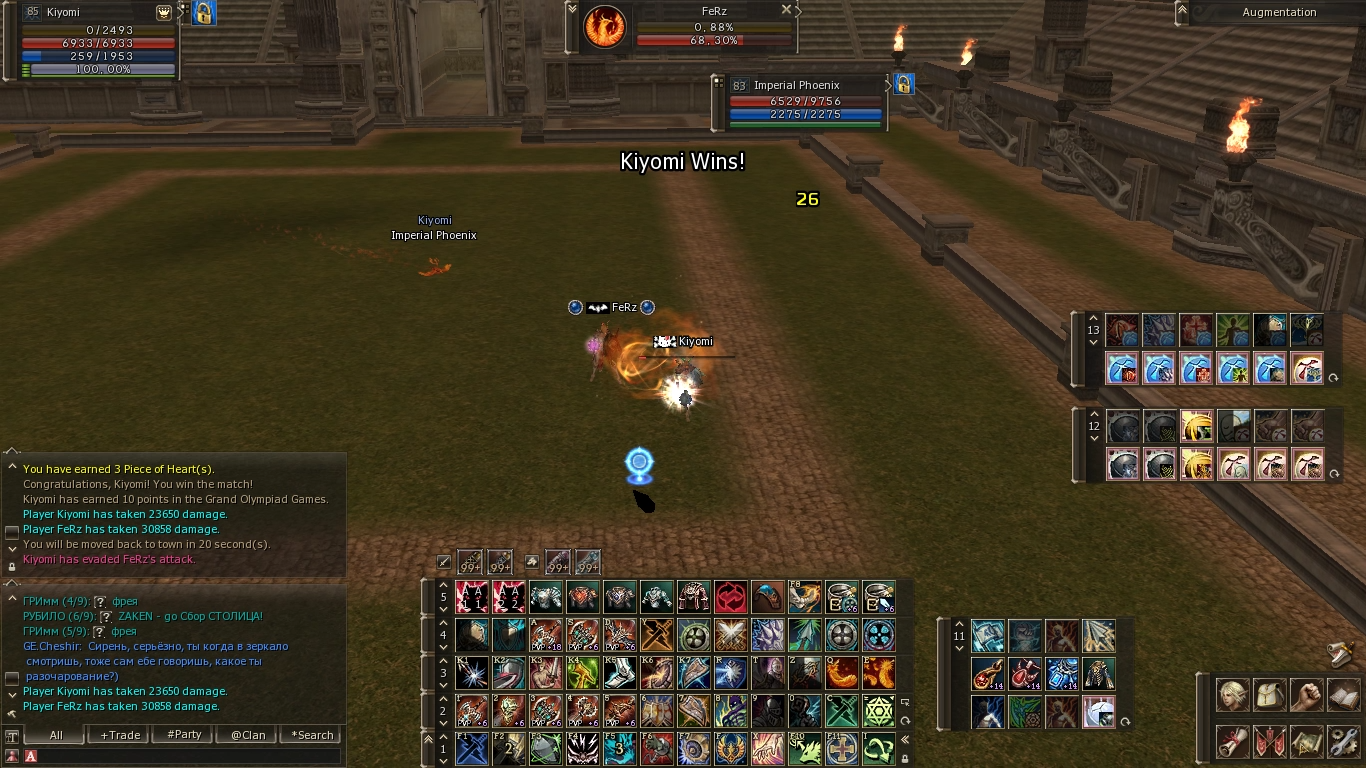Open the inventory bag menu button
The image size is (1366, 768).
click(1269, 693)
